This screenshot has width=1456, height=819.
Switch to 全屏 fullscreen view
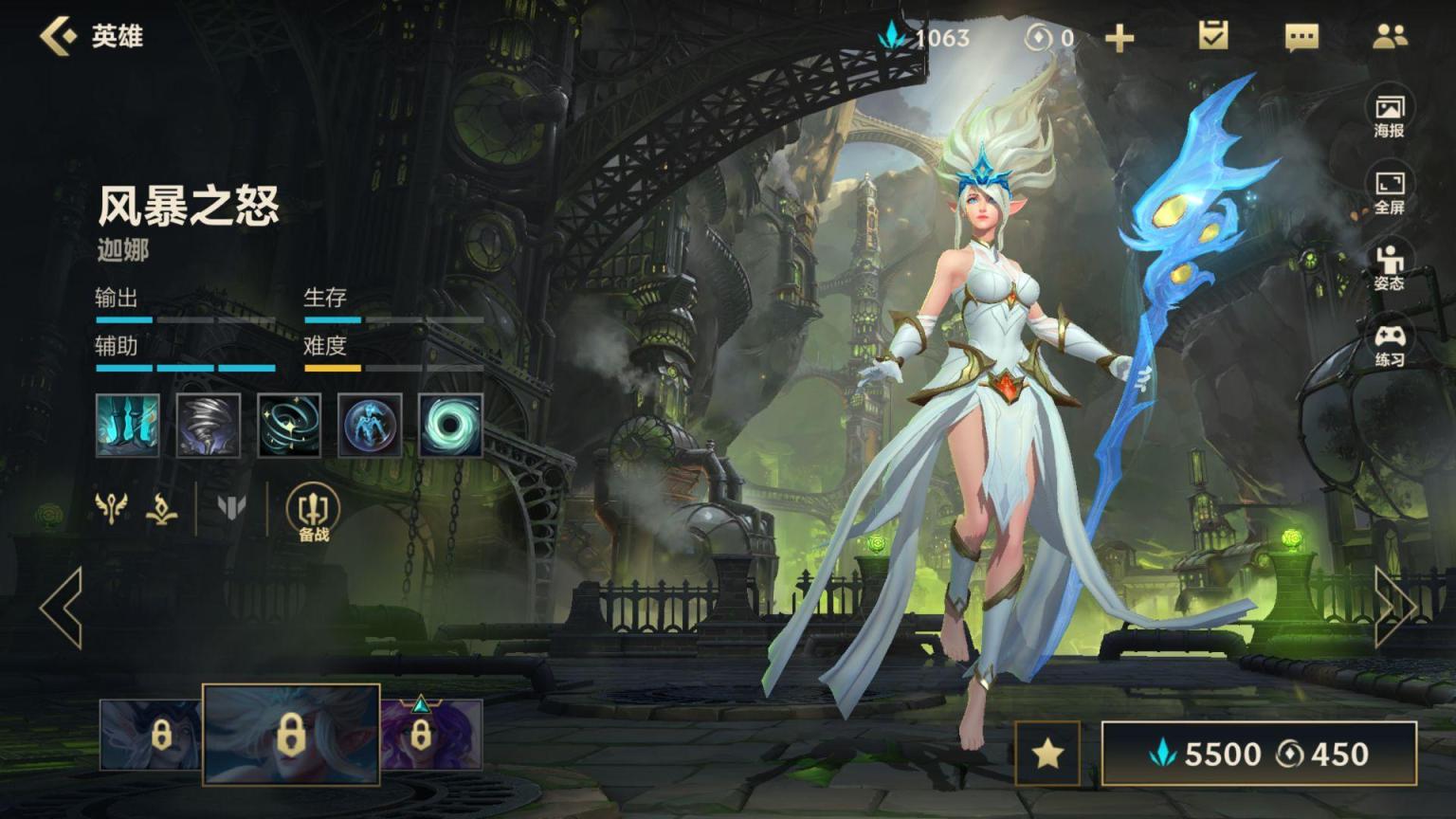click(1389, 192)
